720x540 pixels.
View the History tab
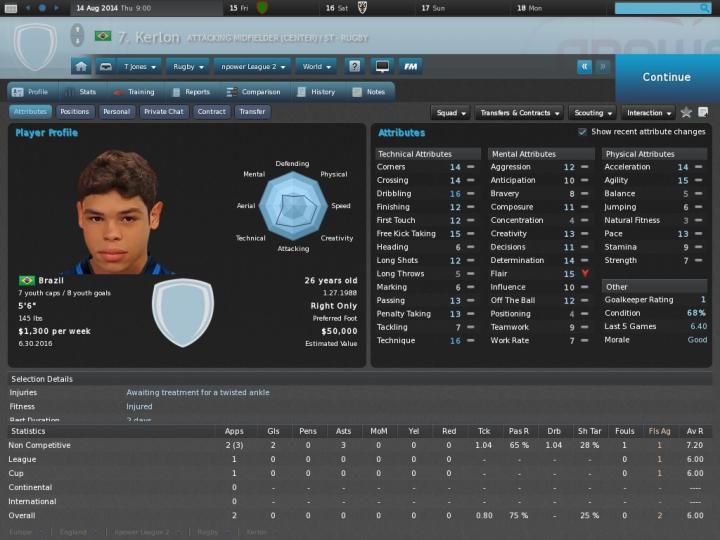pos(316,92)
